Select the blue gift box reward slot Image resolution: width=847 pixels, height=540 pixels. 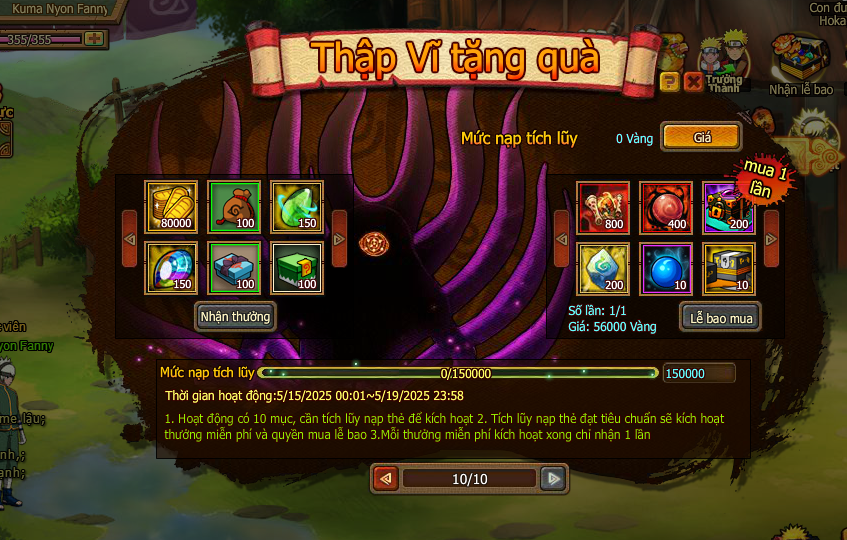[234, 268]
